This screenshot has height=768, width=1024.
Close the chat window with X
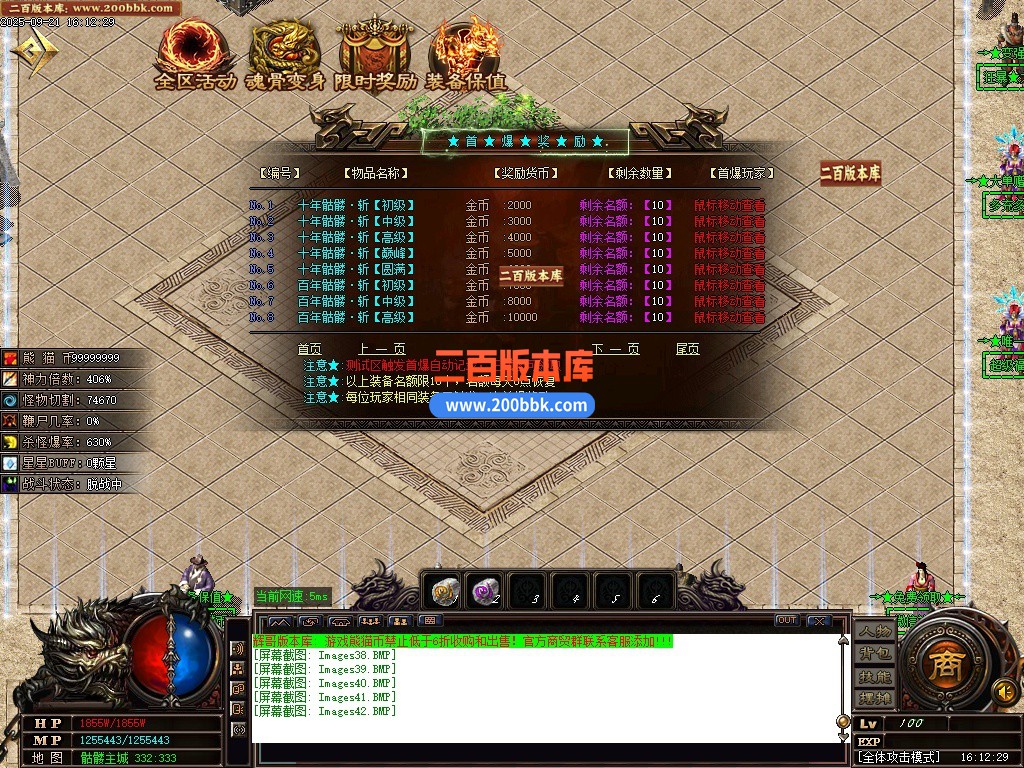(x=819, y=621)
